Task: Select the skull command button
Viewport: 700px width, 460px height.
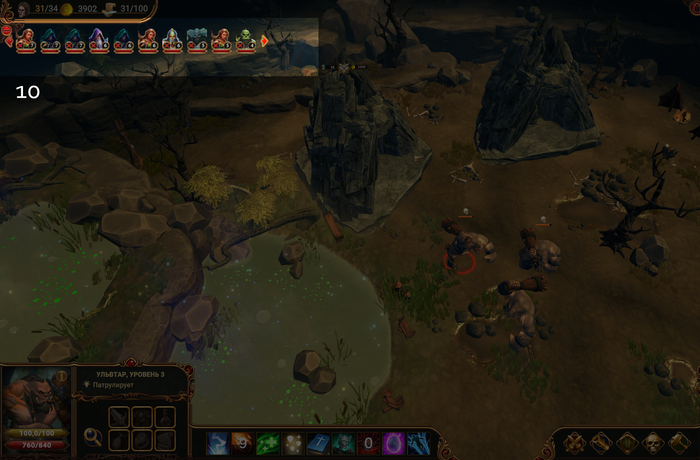Action: (652, 442)
